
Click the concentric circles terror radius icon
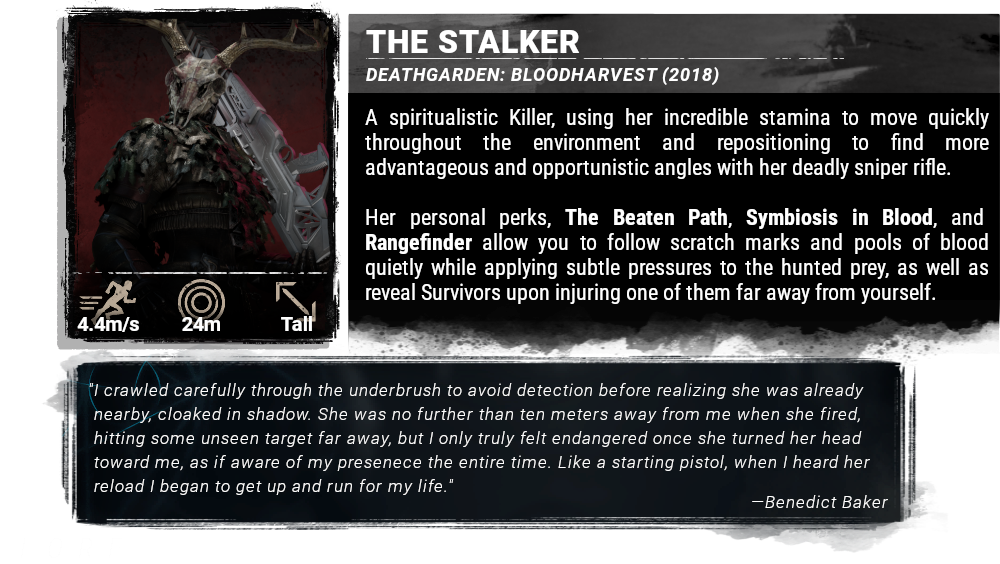(x=201, y=300)
